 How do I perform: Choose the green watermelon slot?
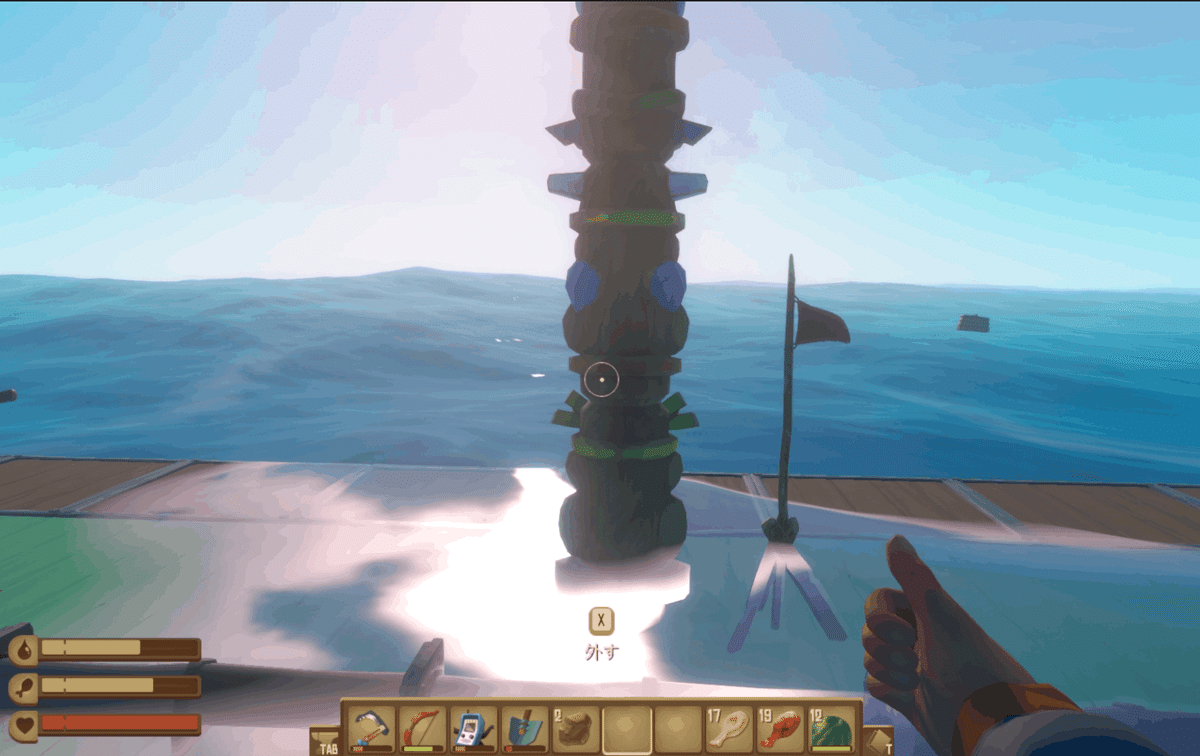(831, 728)
